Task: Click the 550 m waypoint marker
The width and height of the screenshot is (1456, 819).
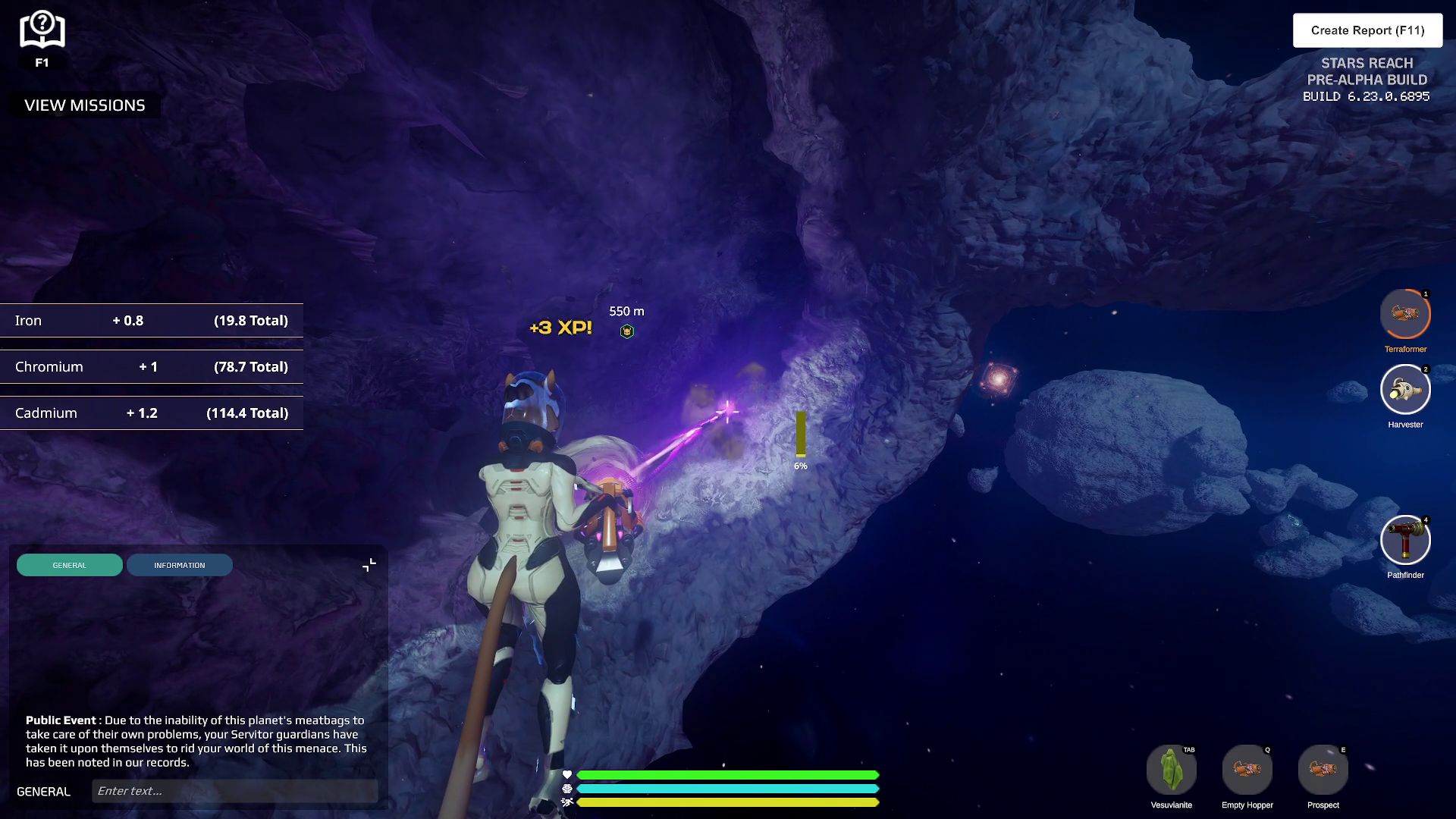Action: pyautogui.click(x=627, y=331)
